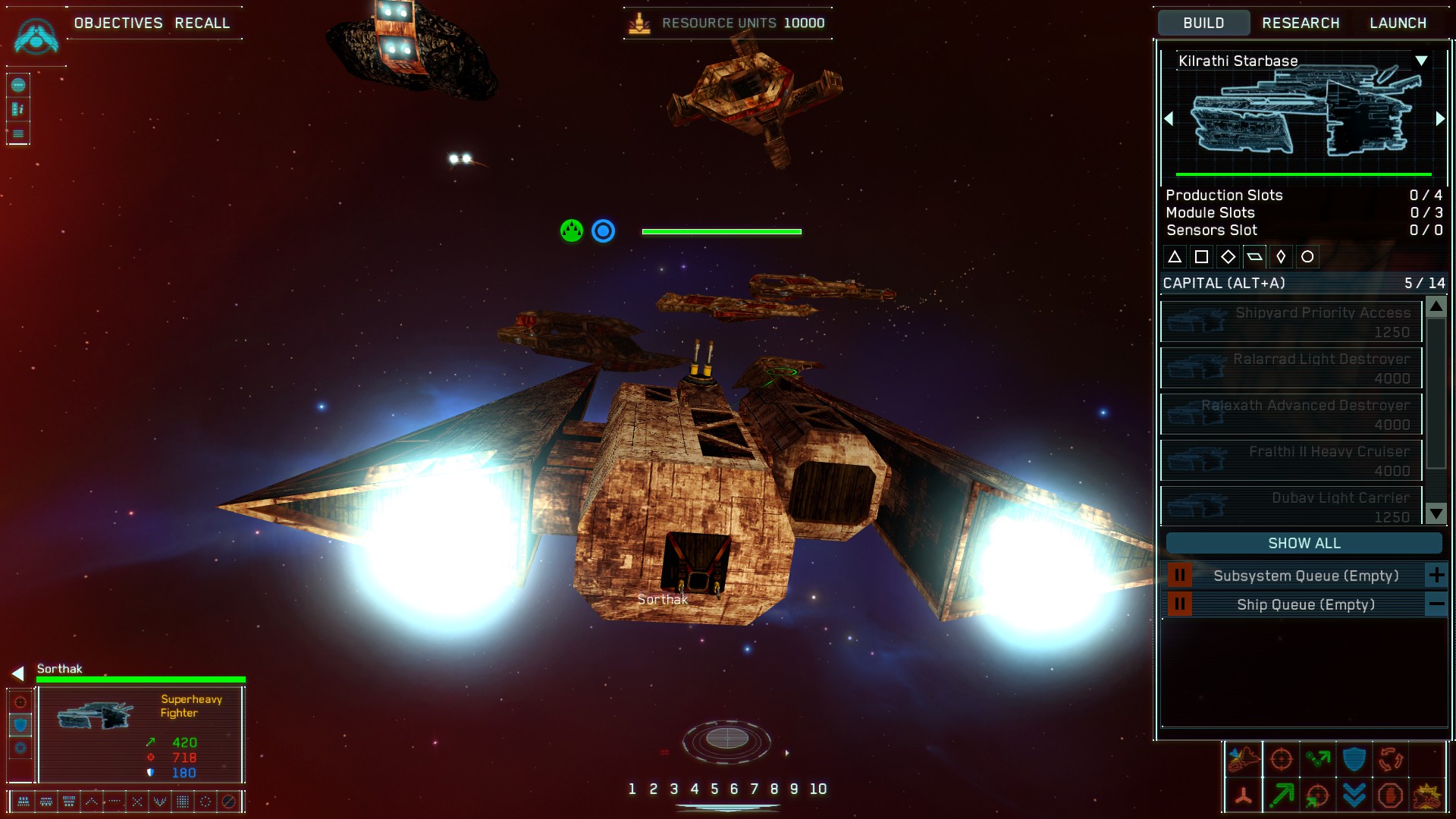Issue the stop command with hand icon
1456x819 pixels.
[1390, 795]
